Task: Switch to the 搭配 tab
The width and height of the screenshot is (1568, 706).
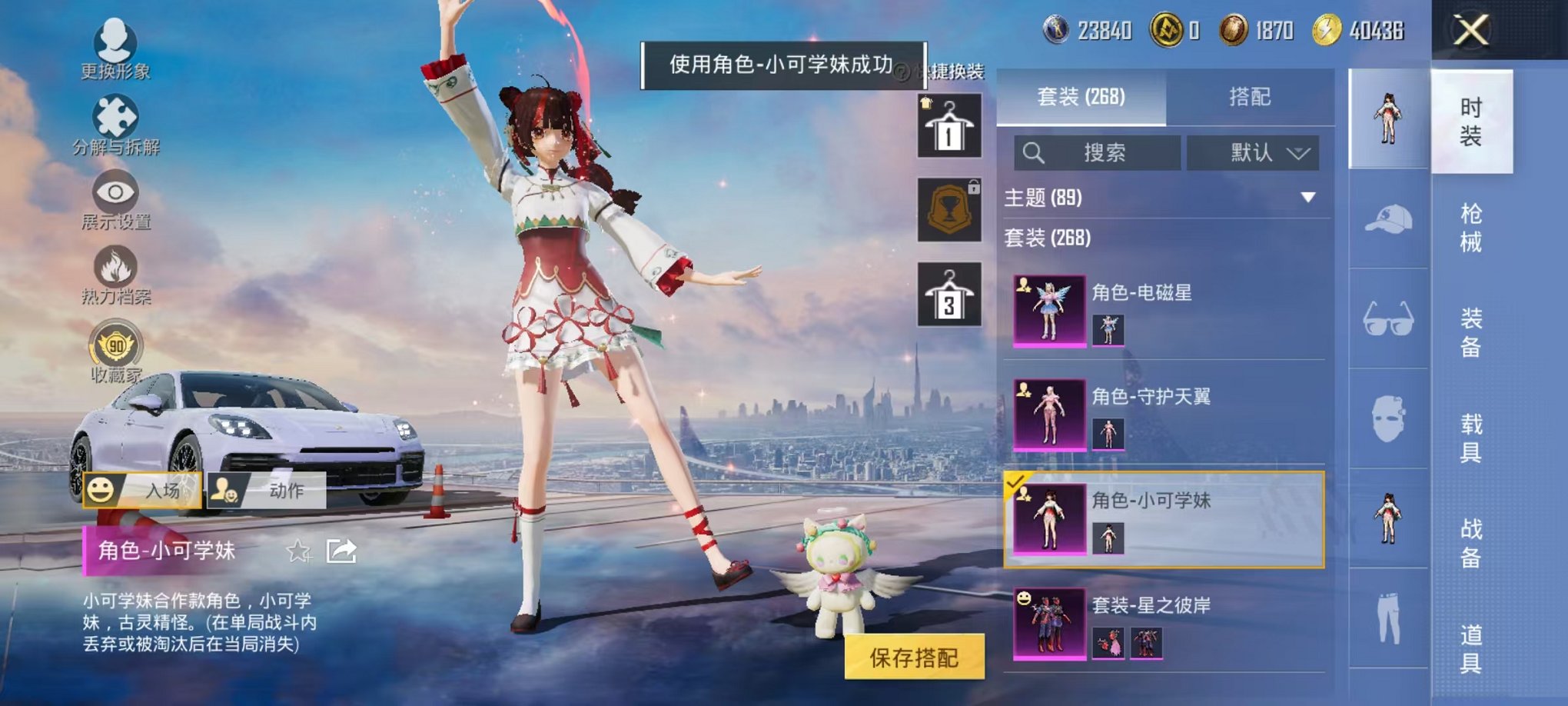Action: point(1251,96)
